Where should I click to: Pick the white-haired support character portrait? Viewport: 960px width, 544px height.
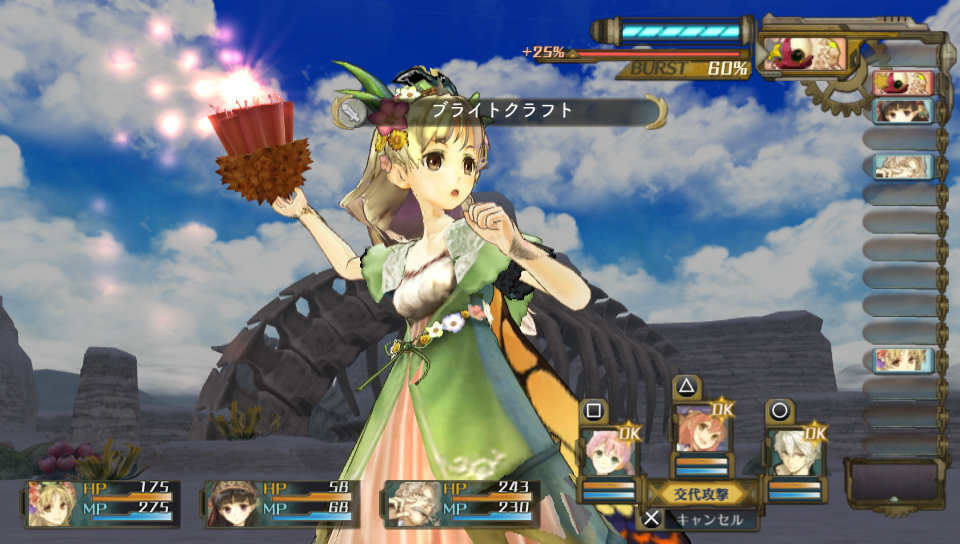794,454
